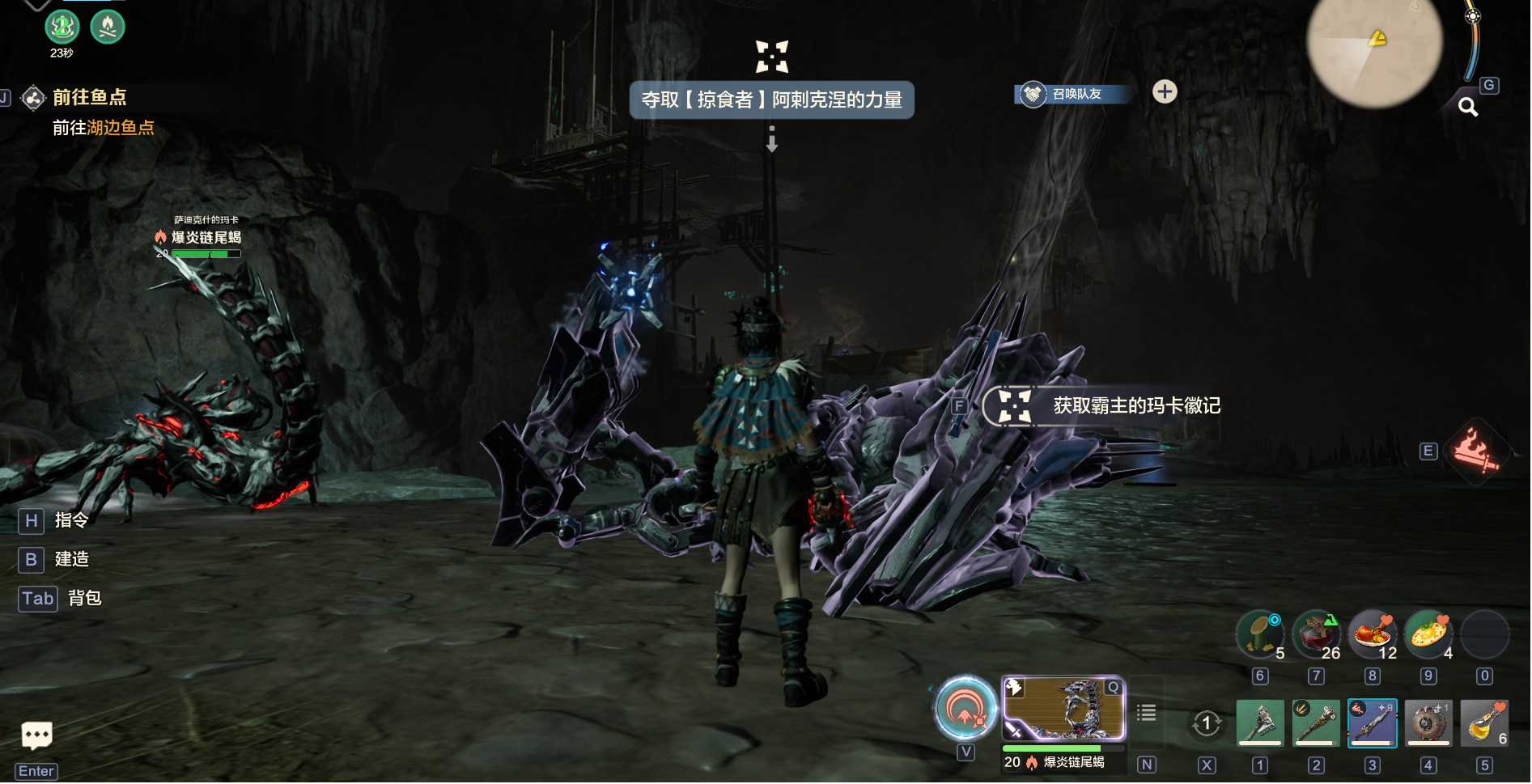Select the 爆炎链尾蝎 companion portrait card
1532x784 pixels.
[x=1063, y=709]
